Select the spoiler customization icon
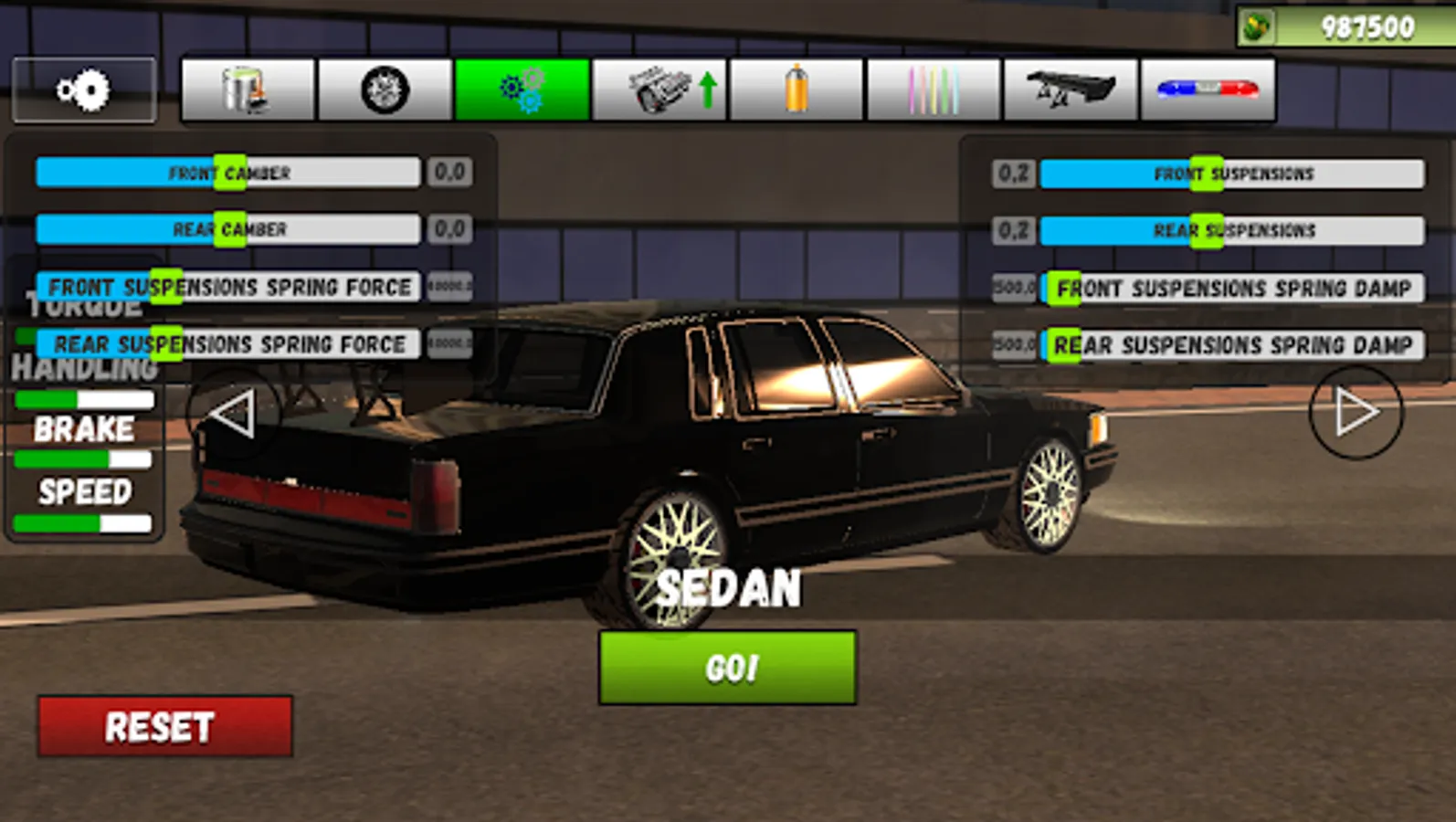 [1071, 90]
